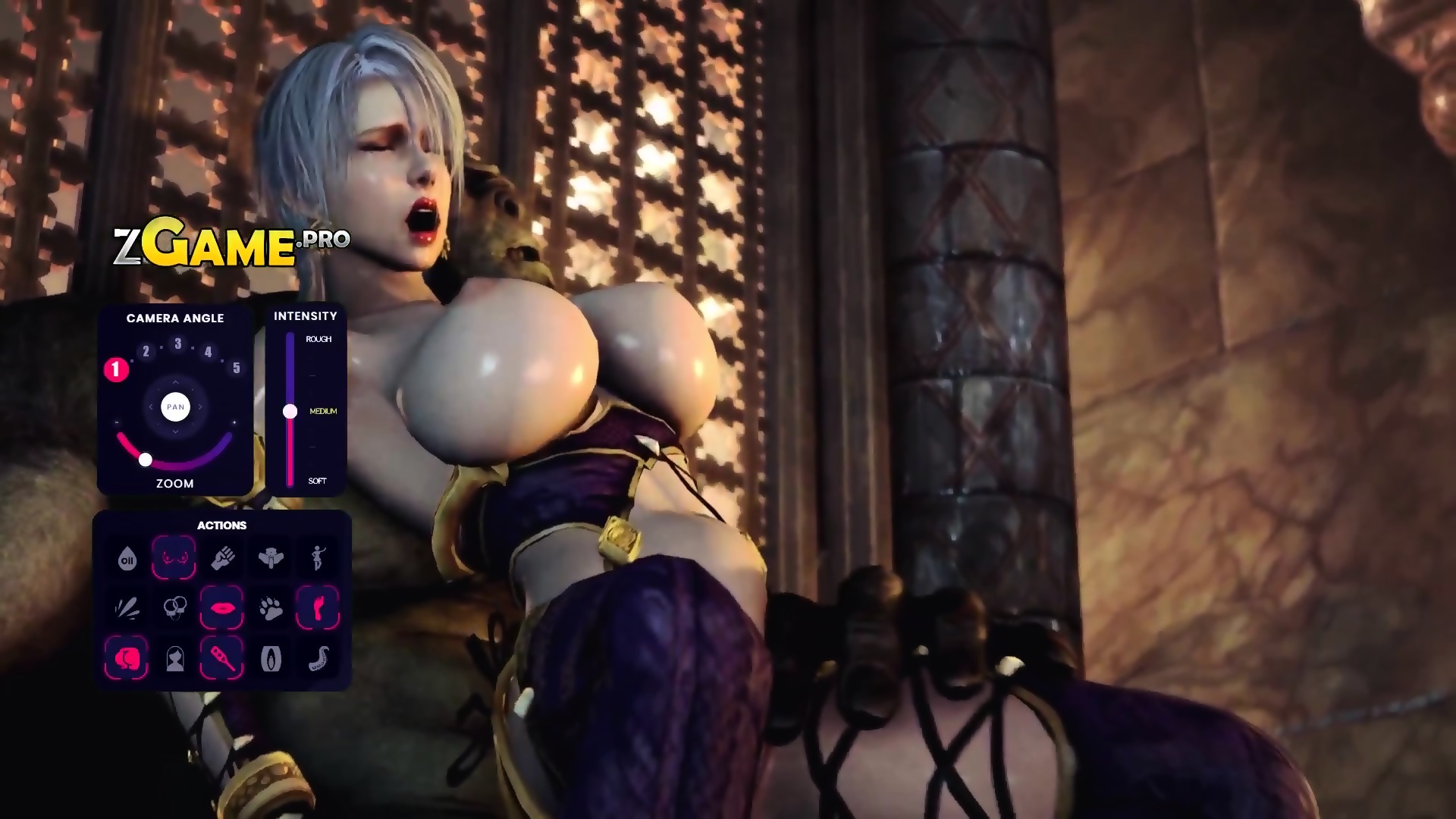Screen dimensions: 1456x819
Task: Activate the dancing figure action icon
Action: point(318,559)
